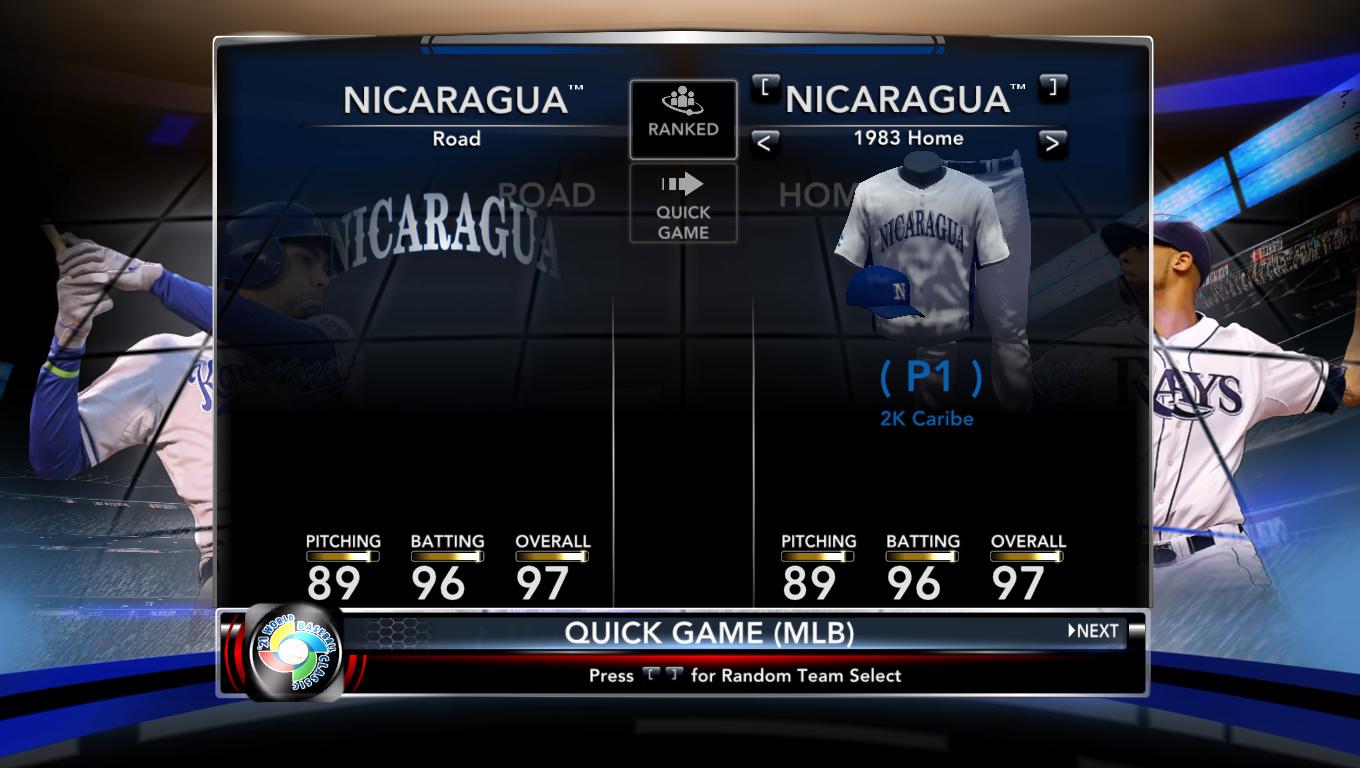Click the NEXT button
This screenshot has height=768, width=1360.
pyautogui.click(x=1093, y=631)
